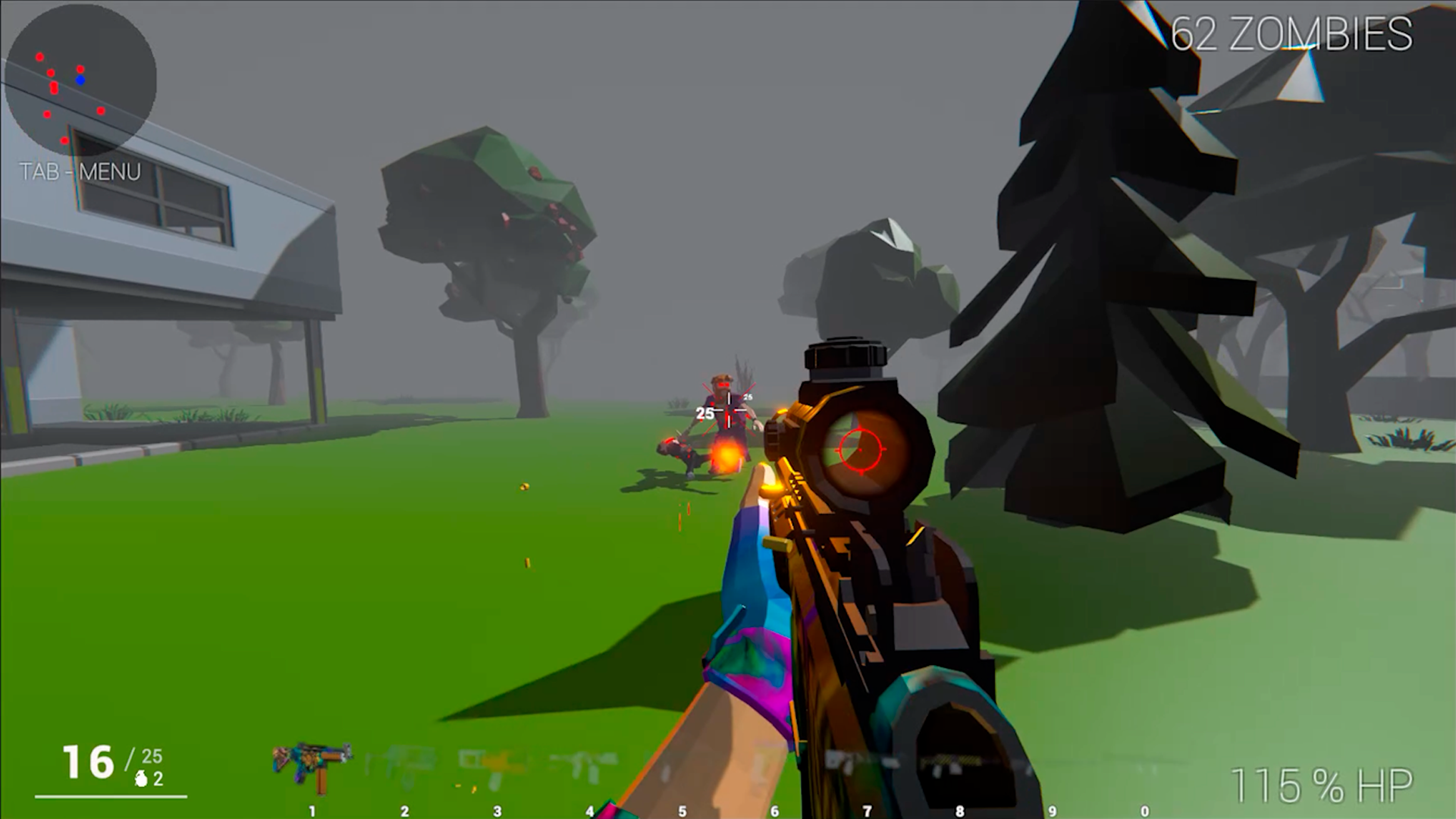
Task: Open the menu via the TAB - MENU label
Action: pos(80,171)
